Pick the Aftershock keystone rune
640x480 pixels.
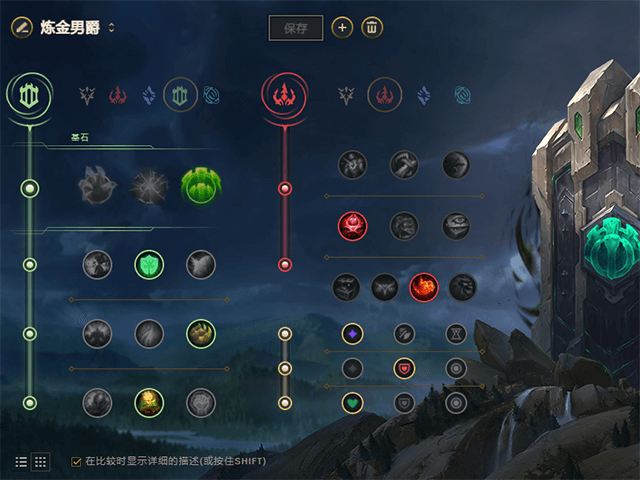tap(149, 184)
